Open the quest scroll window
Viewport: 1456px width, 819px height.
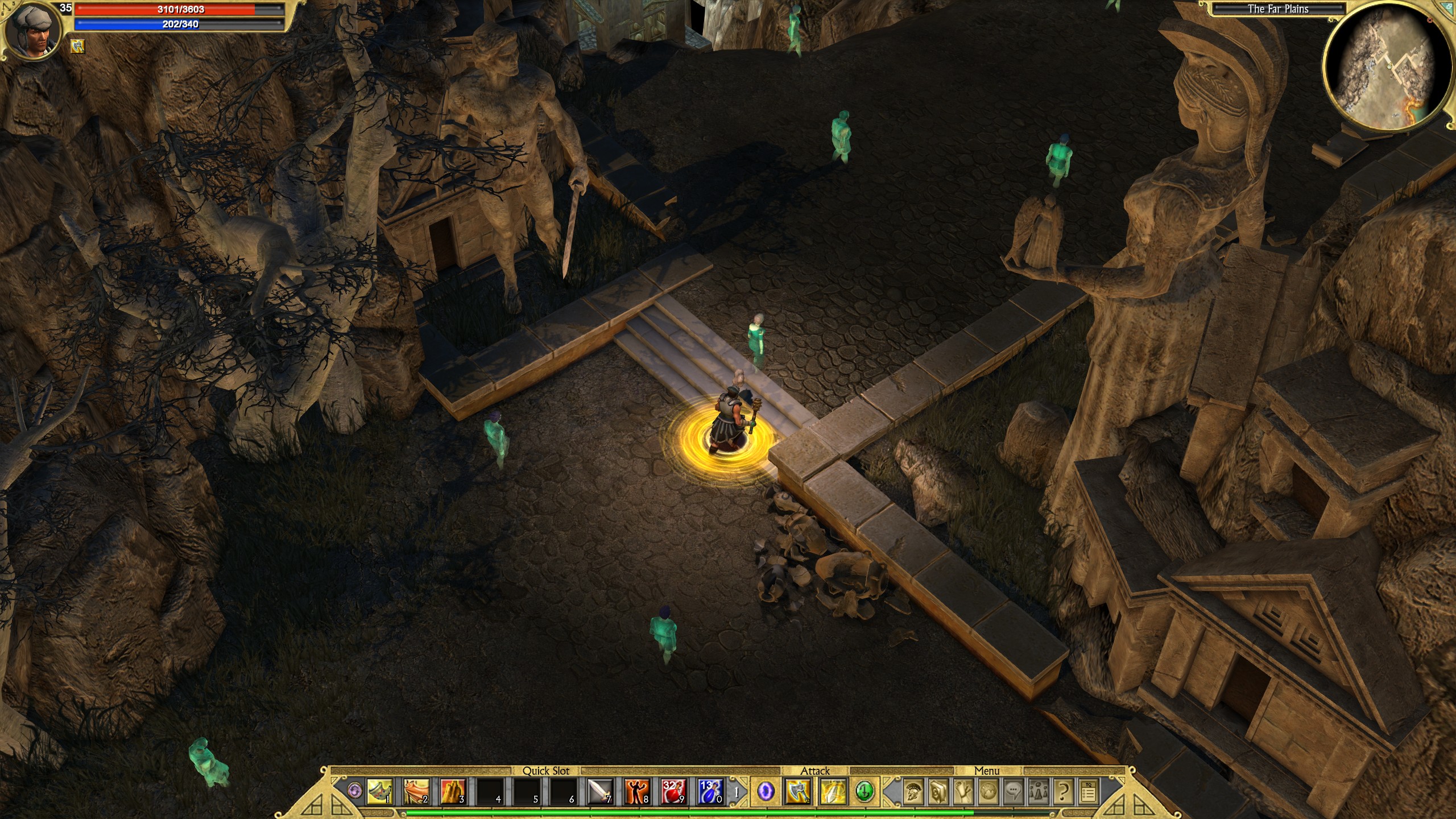point(963,792)
